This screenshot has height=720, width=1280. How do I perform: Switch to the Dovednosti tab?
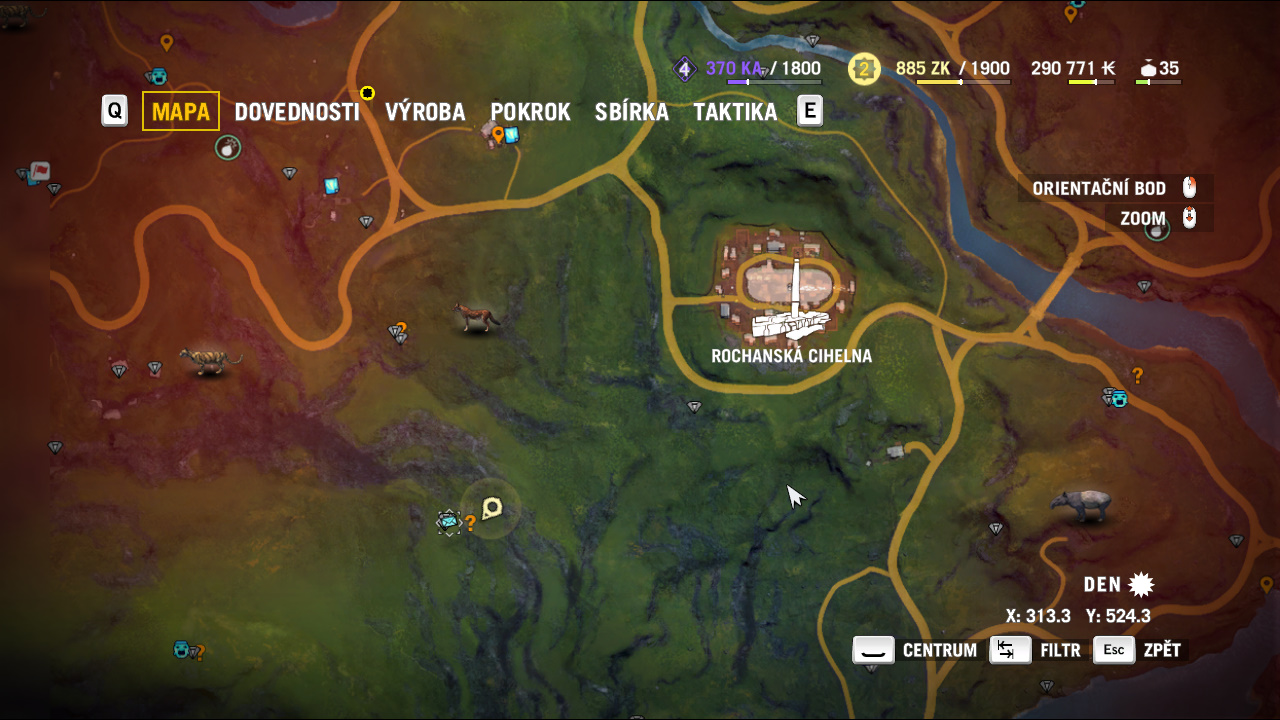(296, 111)
